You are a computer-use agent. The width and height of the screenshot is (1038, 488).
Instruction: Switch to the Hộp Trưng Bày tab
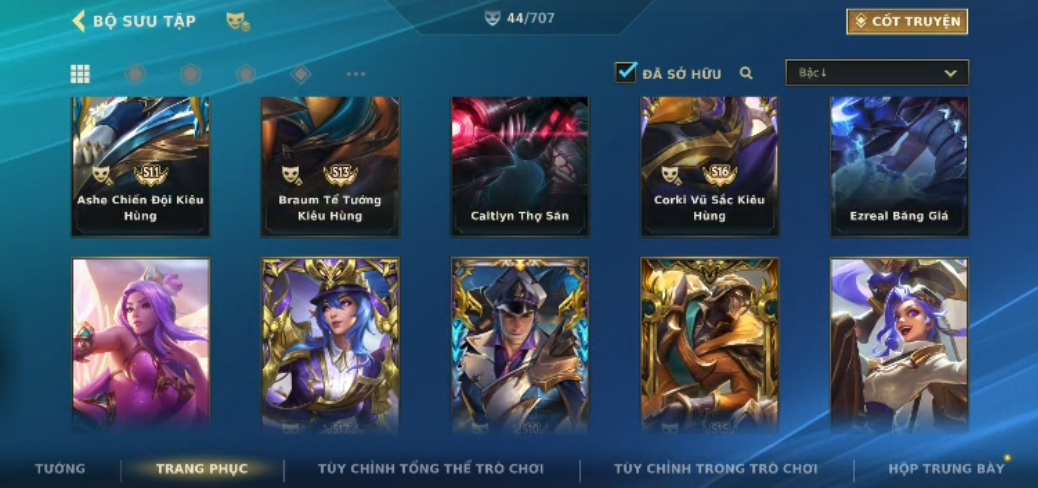[x=946, y=468]
